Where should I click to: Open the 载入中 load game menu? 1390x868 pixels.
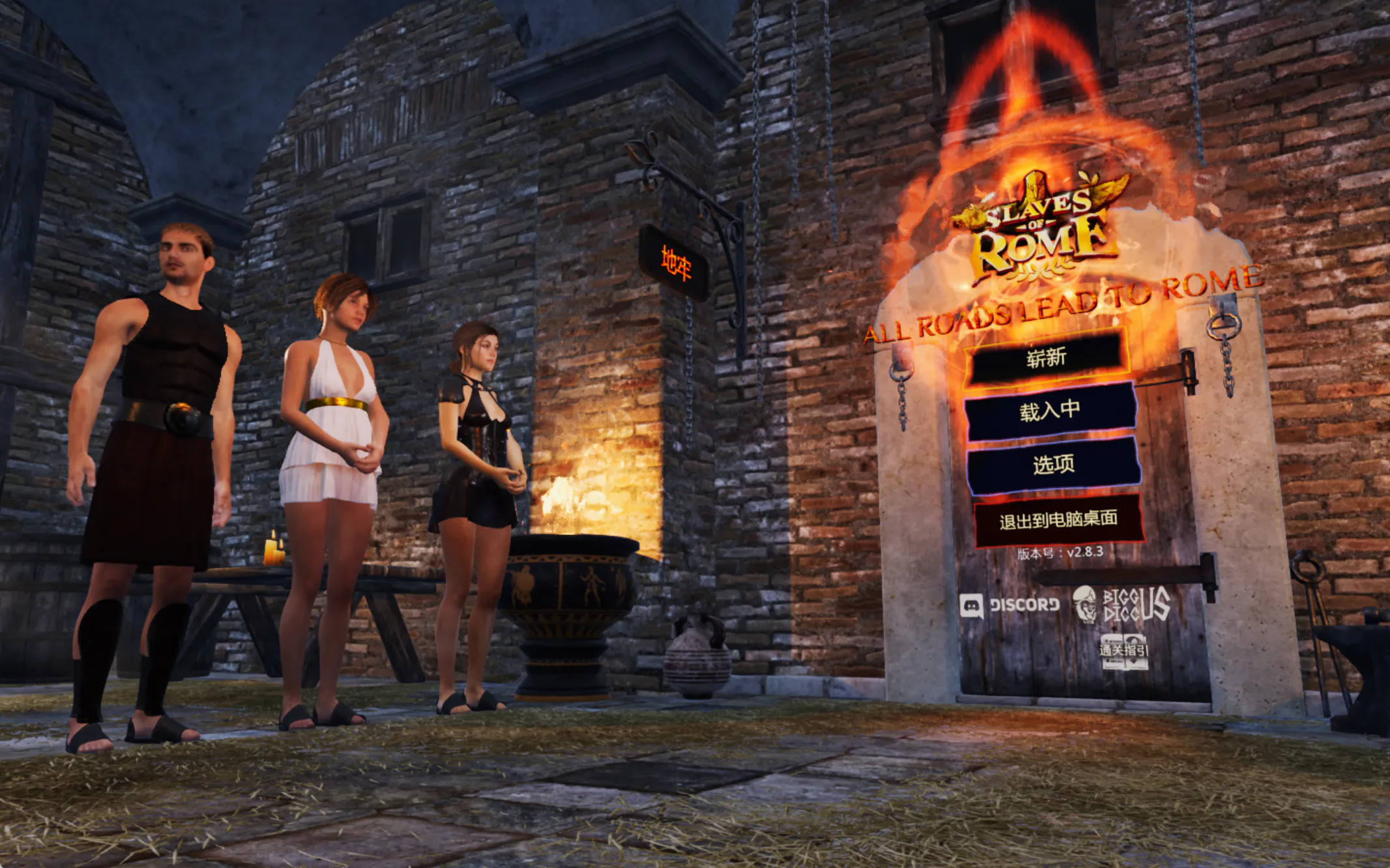pos(1050,411)
